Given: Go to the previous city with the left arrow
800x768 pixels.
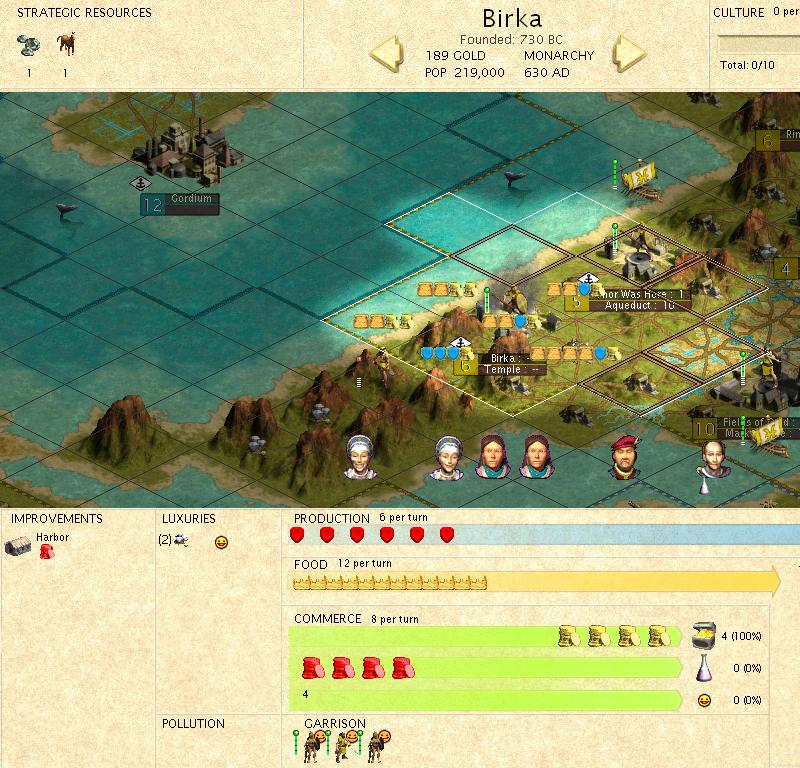Looking at the screenshot, I should point(387,53).
